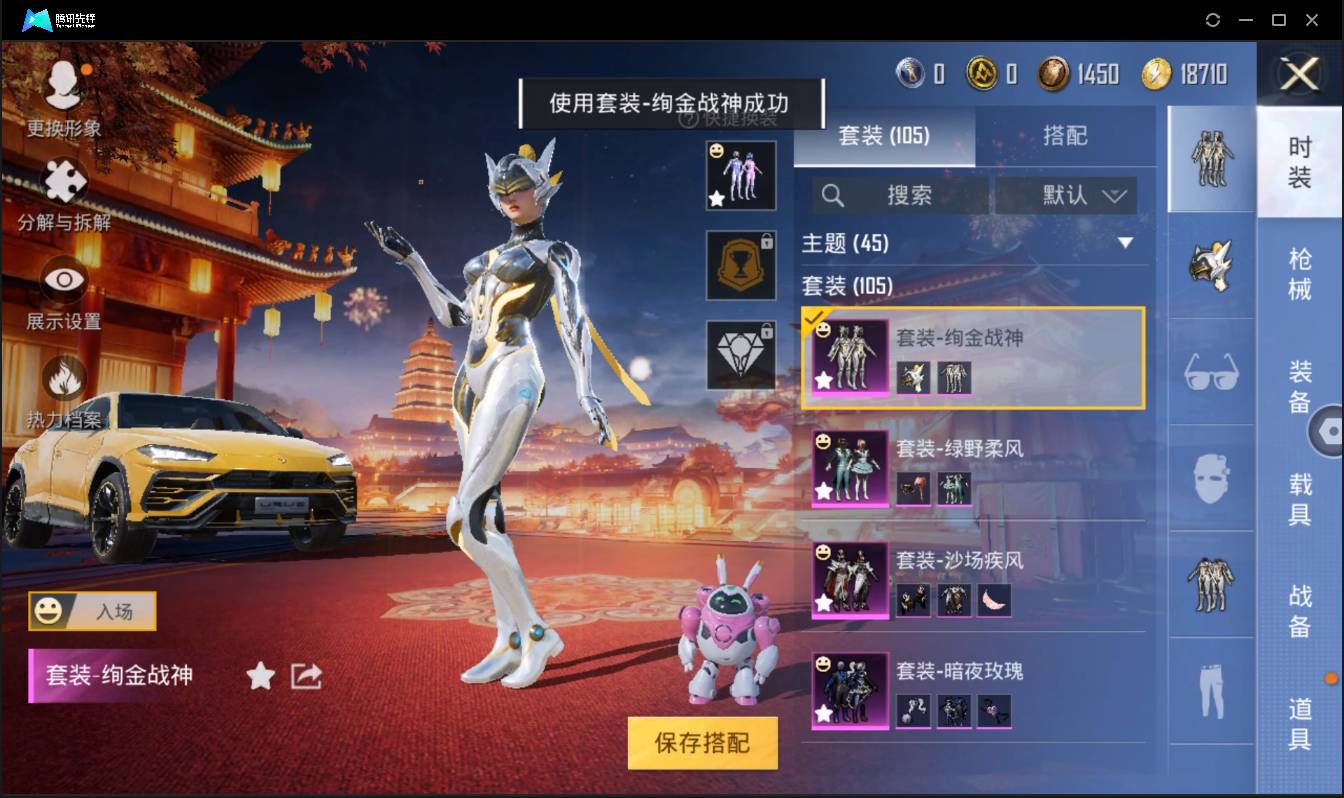Open the pants 道具 category icon

(x=1210, y=688)
